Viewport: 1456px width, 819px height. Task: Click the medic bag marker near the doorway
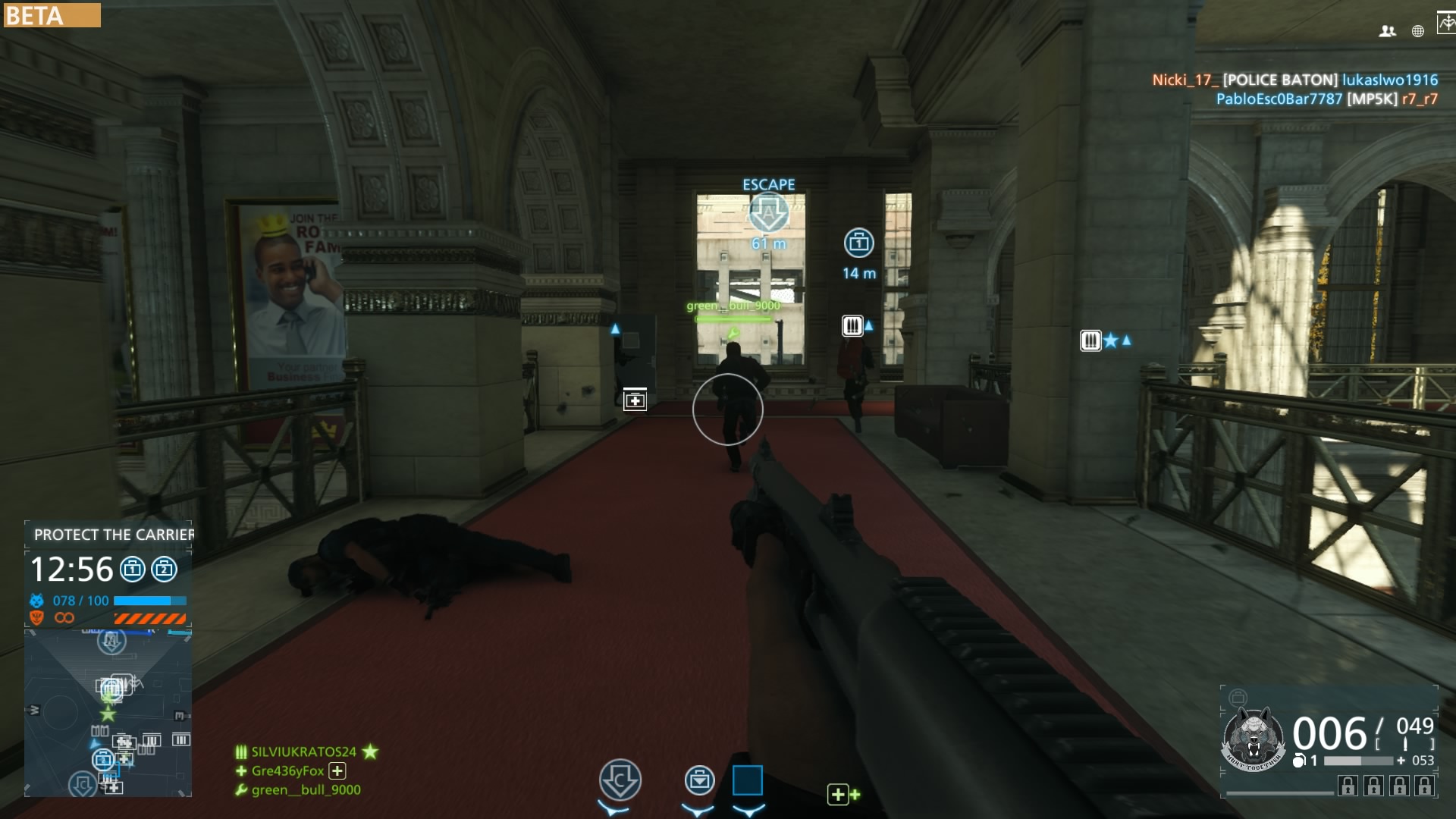[x=635, y=400]
